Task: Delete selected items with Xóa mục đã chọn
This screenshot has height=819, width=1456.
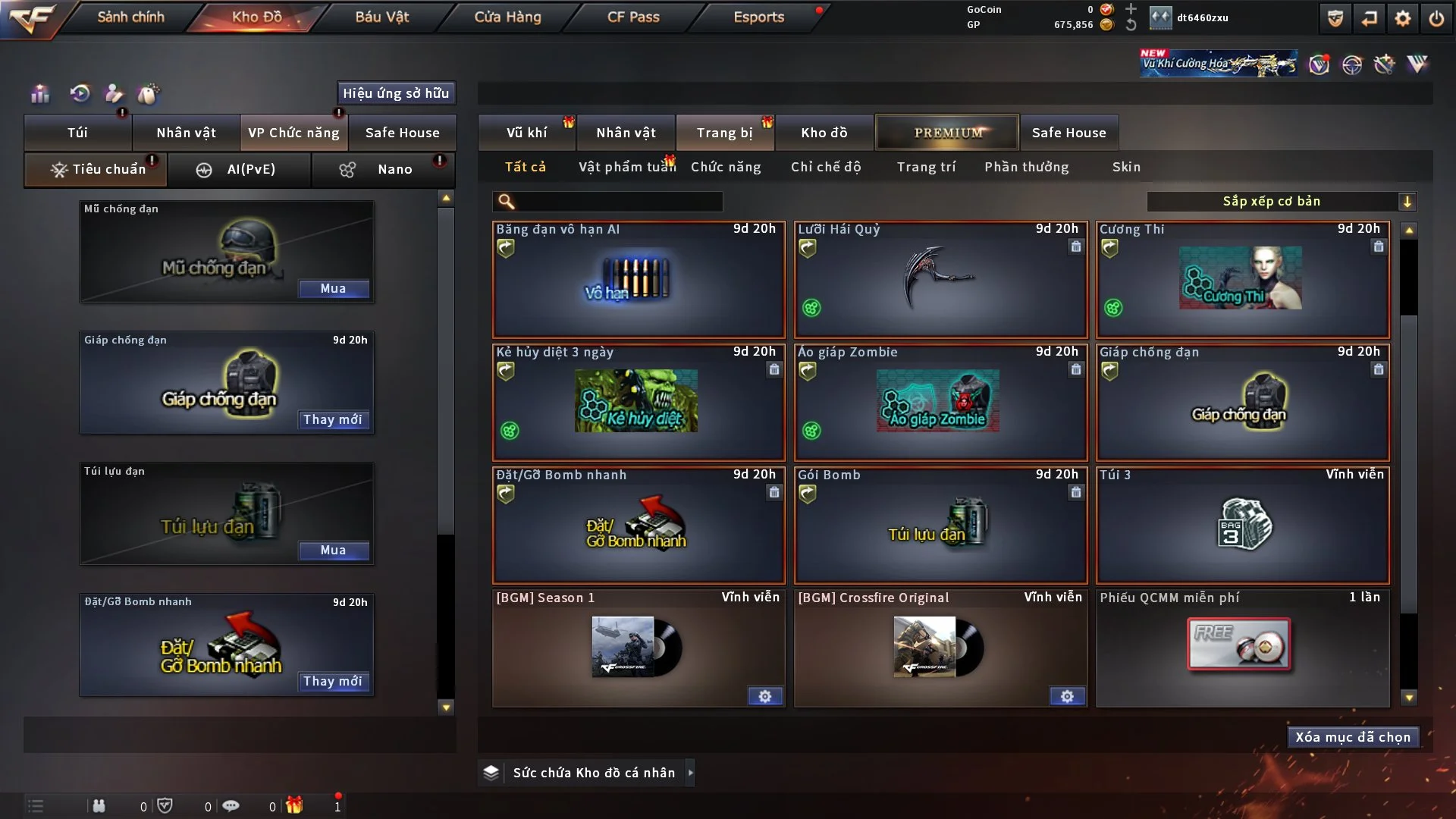Action: click(x=1353, y=737)
